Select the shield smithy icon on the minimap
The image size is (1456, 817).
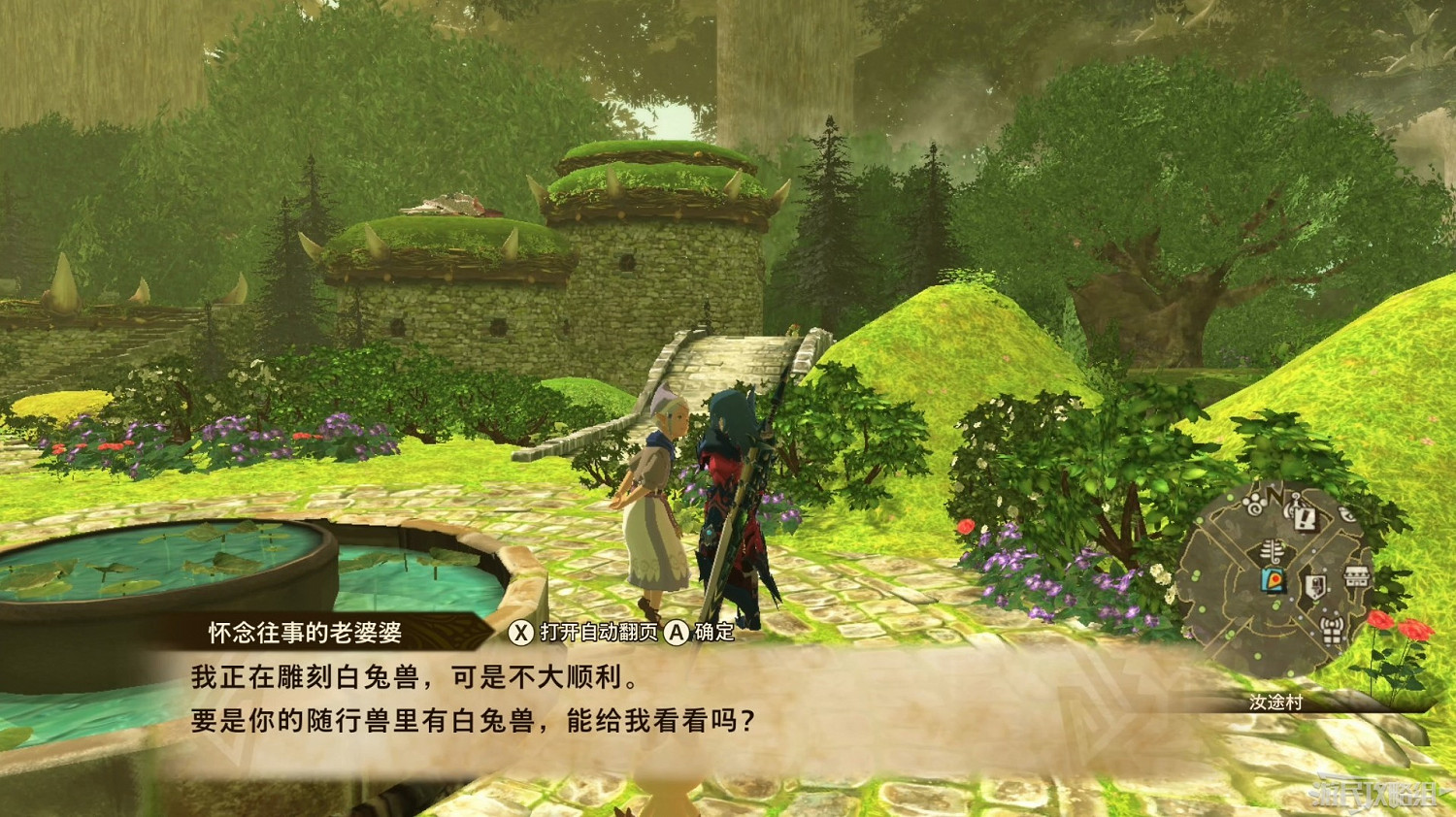coord(1315,584)
